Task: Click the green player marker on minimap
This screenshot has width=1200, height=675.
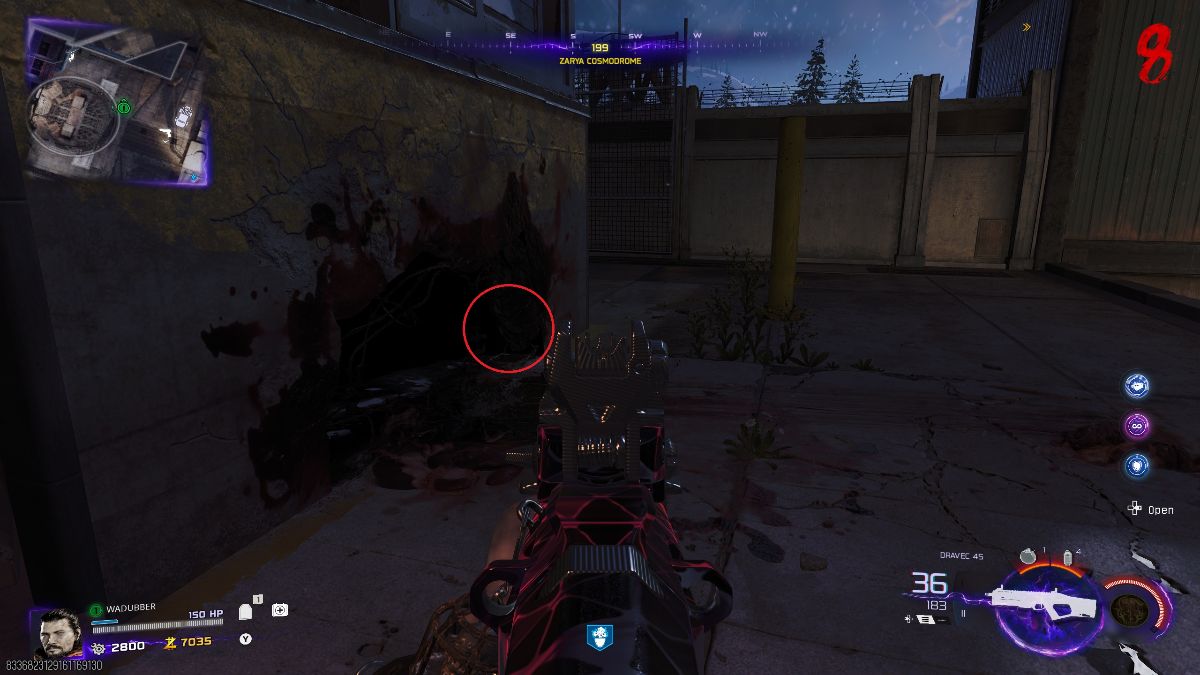Action: tap(123, 107)
